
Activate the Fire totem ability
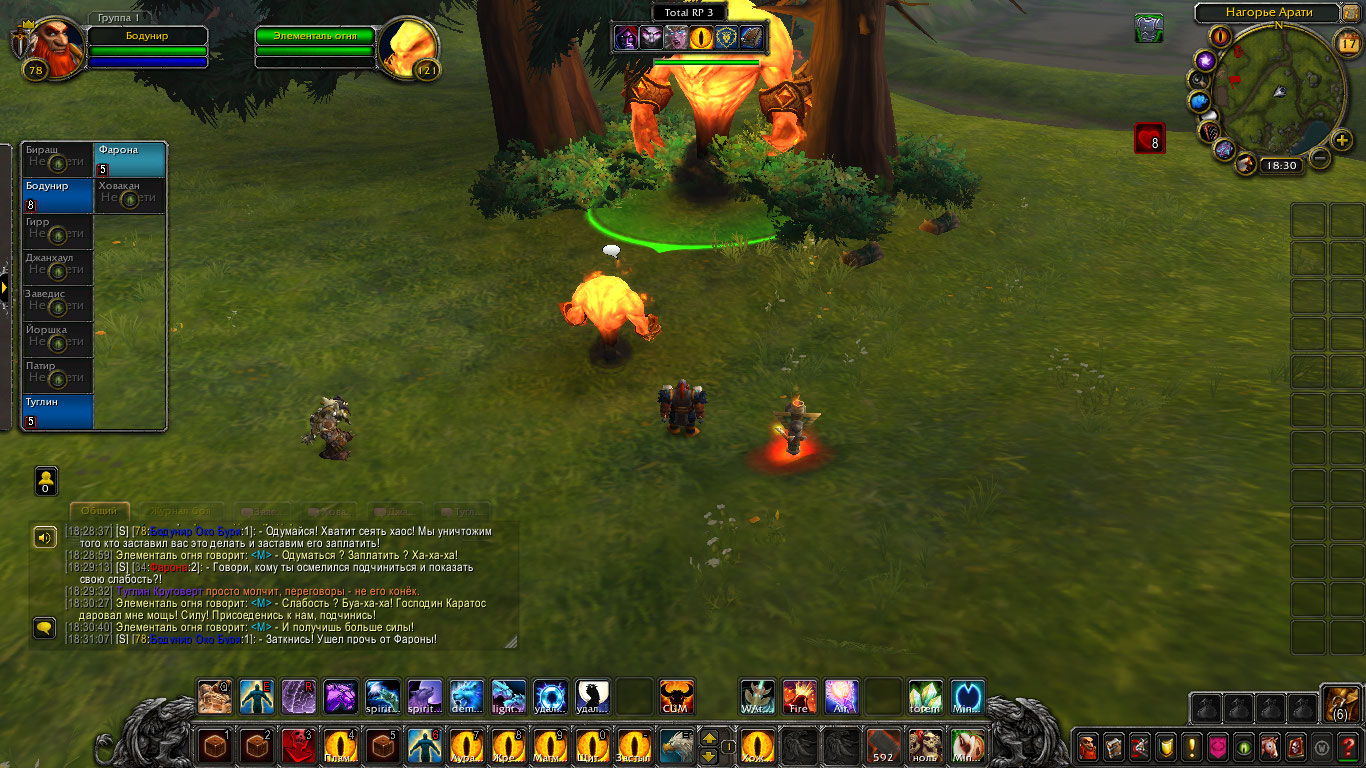799,696
